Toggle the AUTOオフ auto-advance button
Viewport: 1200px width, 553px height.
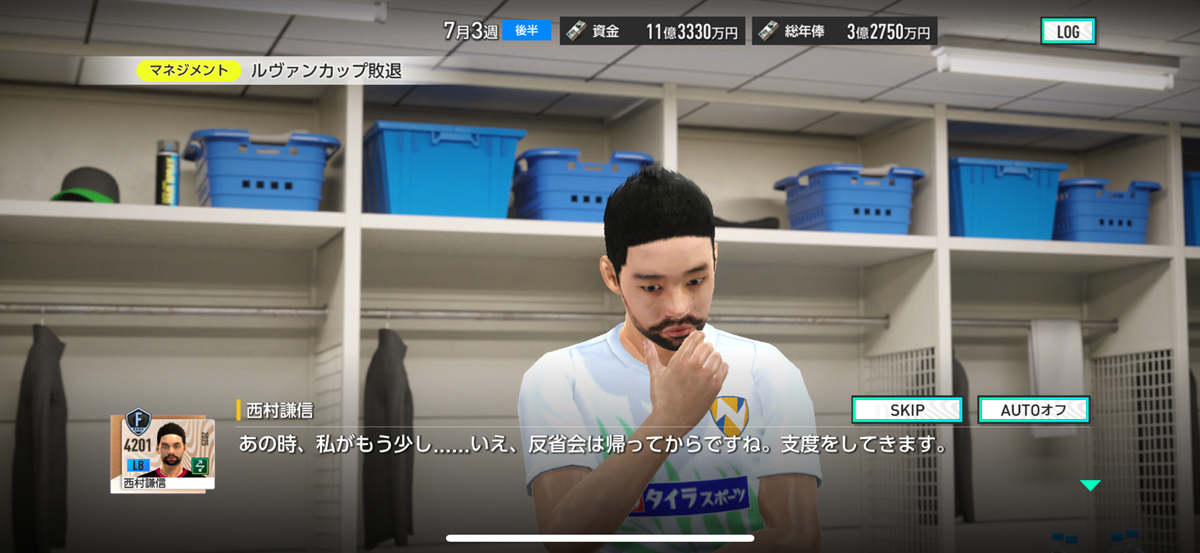(1033, 410)
